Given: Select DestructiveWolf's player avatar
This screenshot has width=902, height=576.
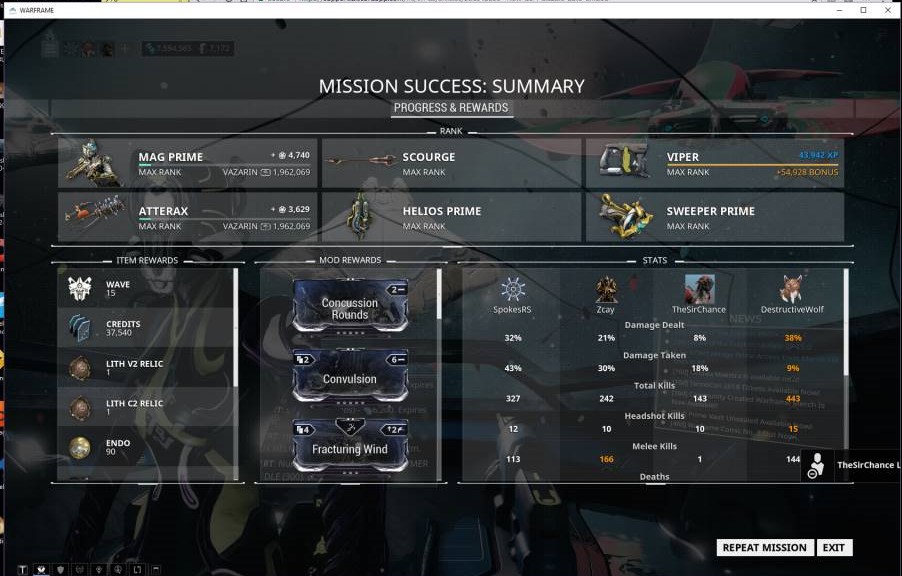Looking at the screenshot, I should pos(793,291).
